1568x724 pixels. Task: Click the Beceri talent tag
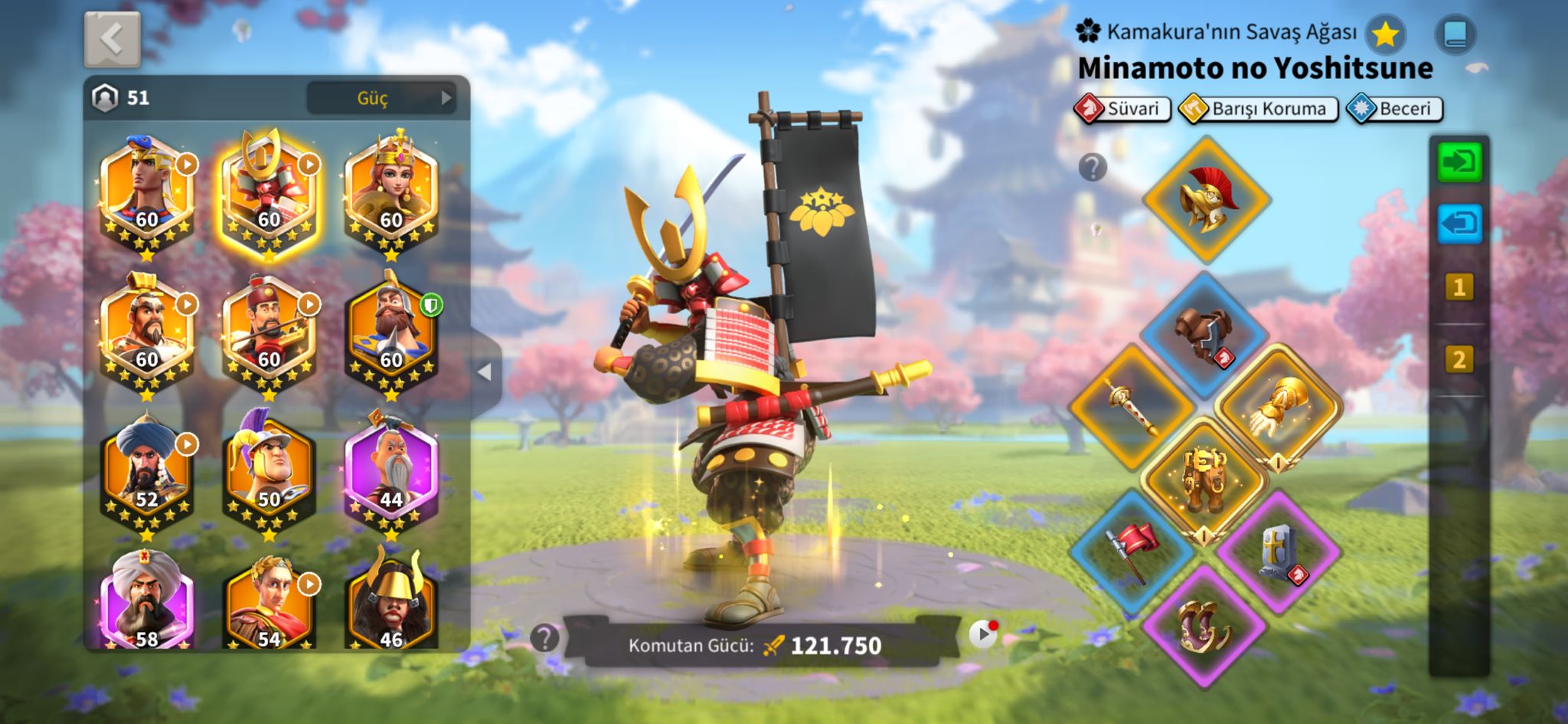pos(1395,109)
